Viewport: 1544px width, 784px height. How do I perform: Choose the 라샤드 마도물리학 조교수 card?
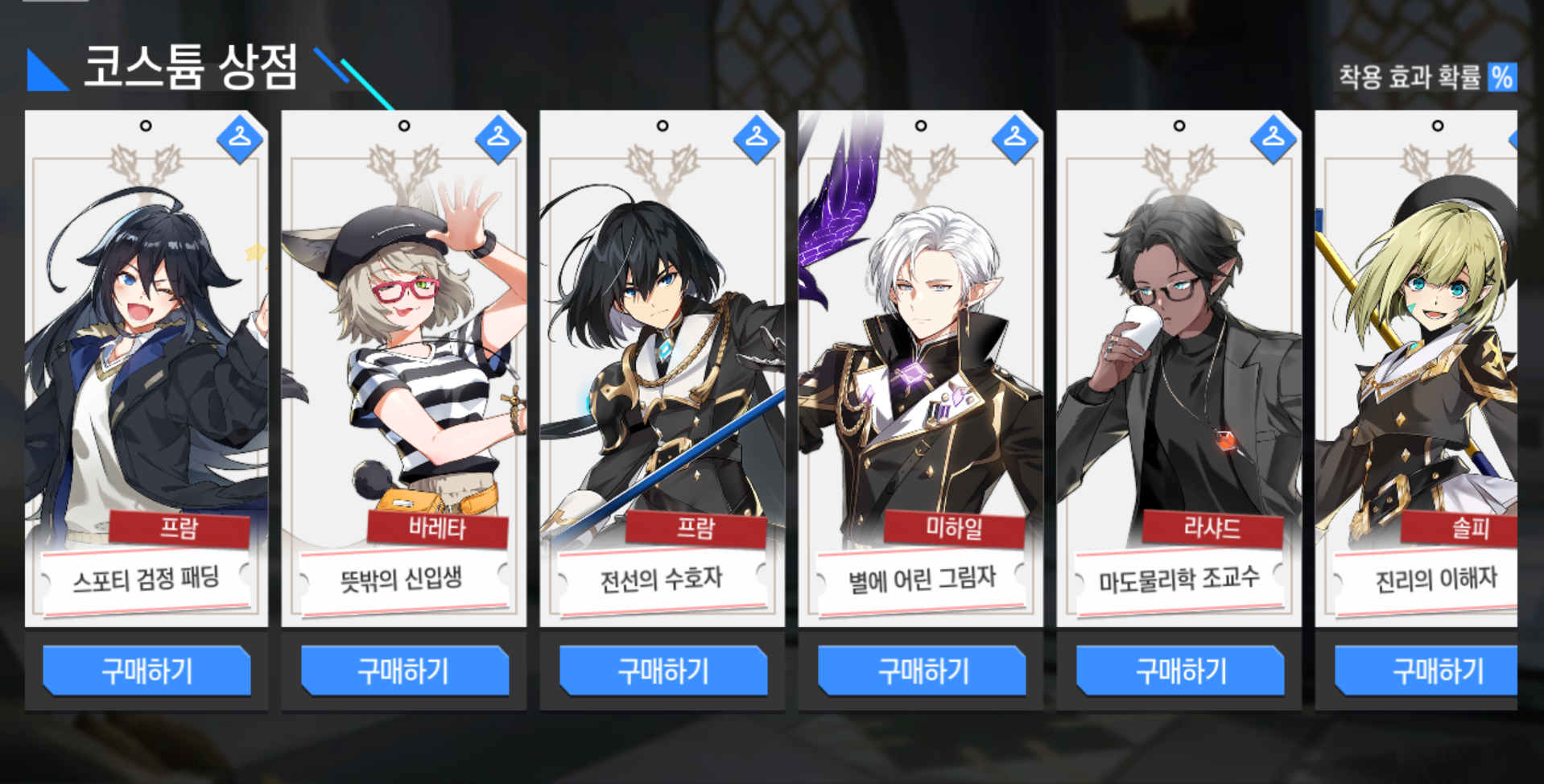tap(1179, 362)
